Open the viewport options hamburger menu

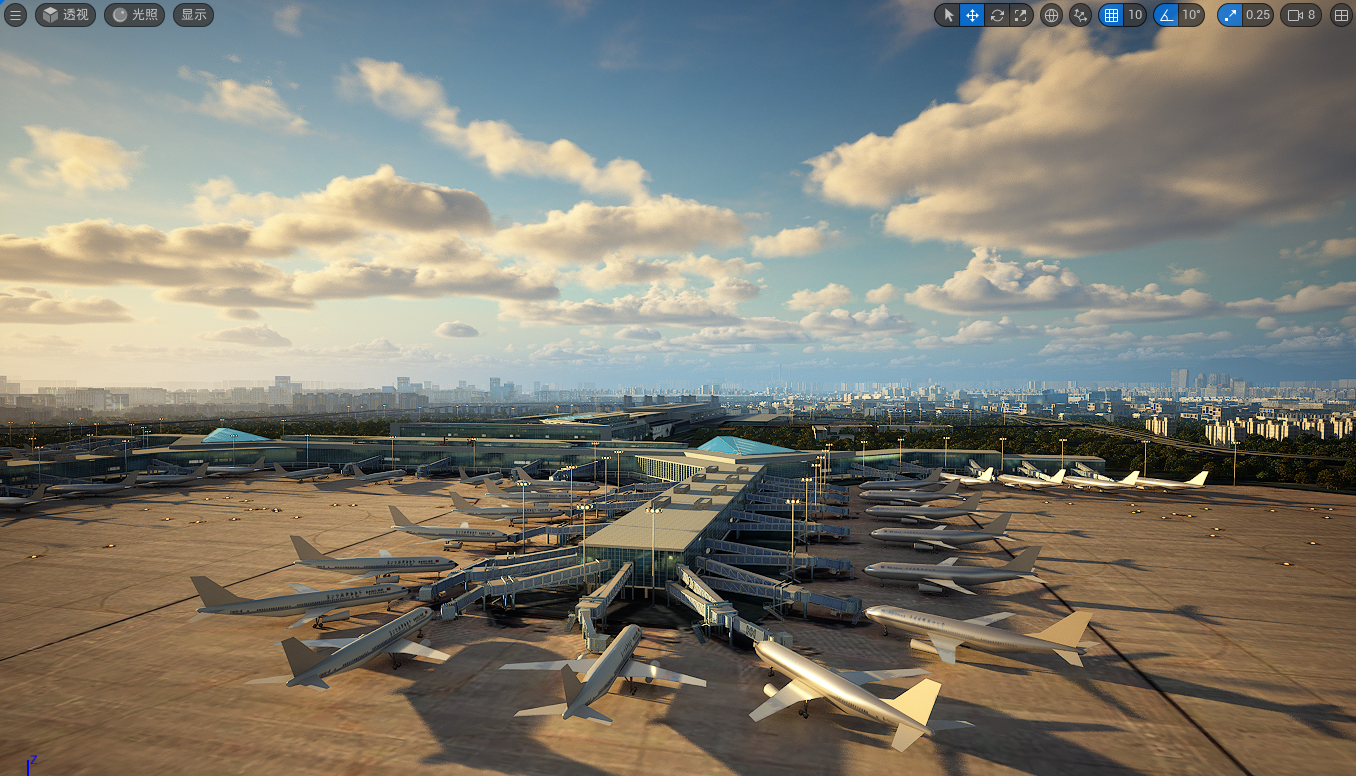(15, 15)
